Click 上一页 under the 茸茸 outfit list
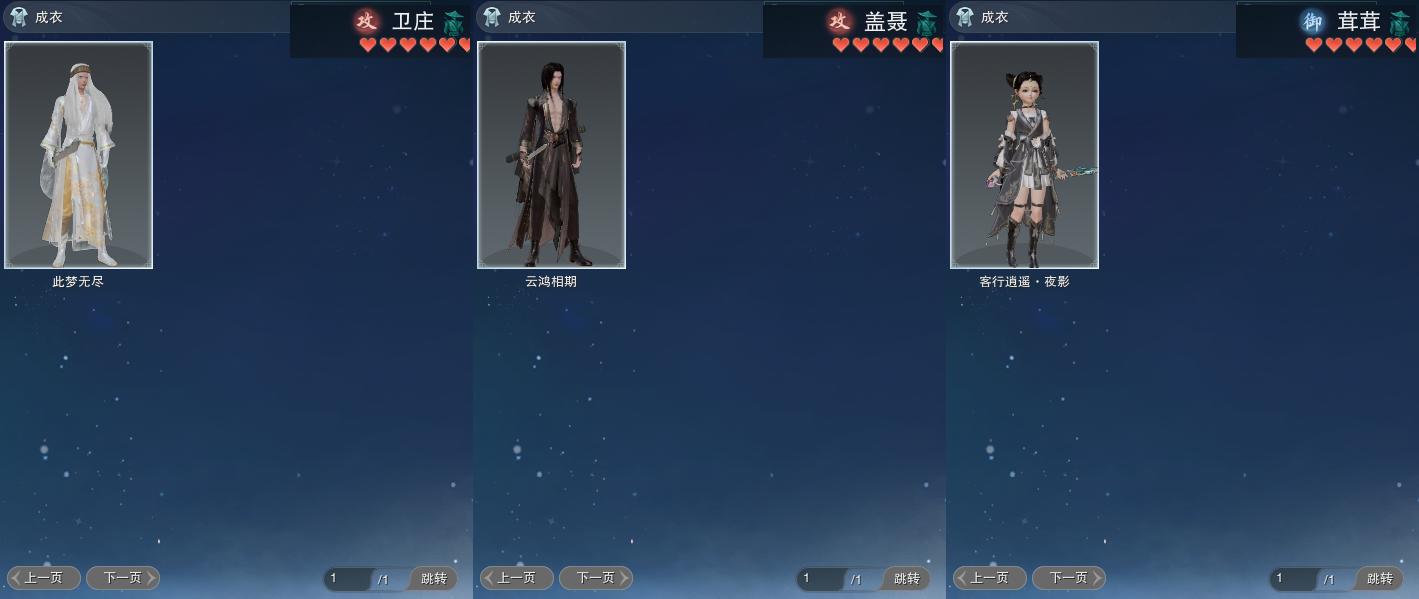The height and width of the screenshot is (599, 1419). pyautogui.click(x=990, y=578)
